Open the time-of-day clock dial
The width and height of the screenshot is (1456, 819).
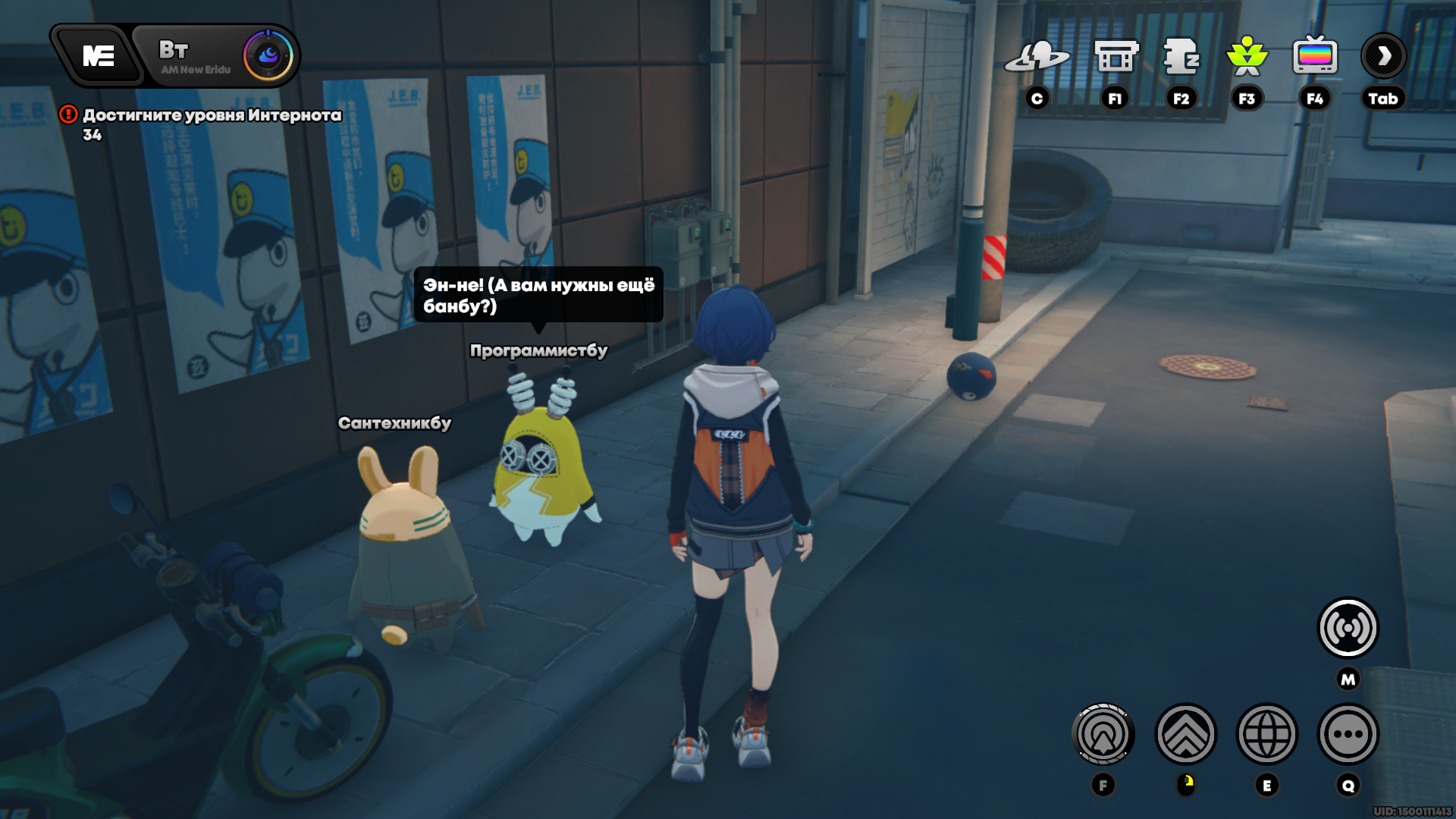268,55
